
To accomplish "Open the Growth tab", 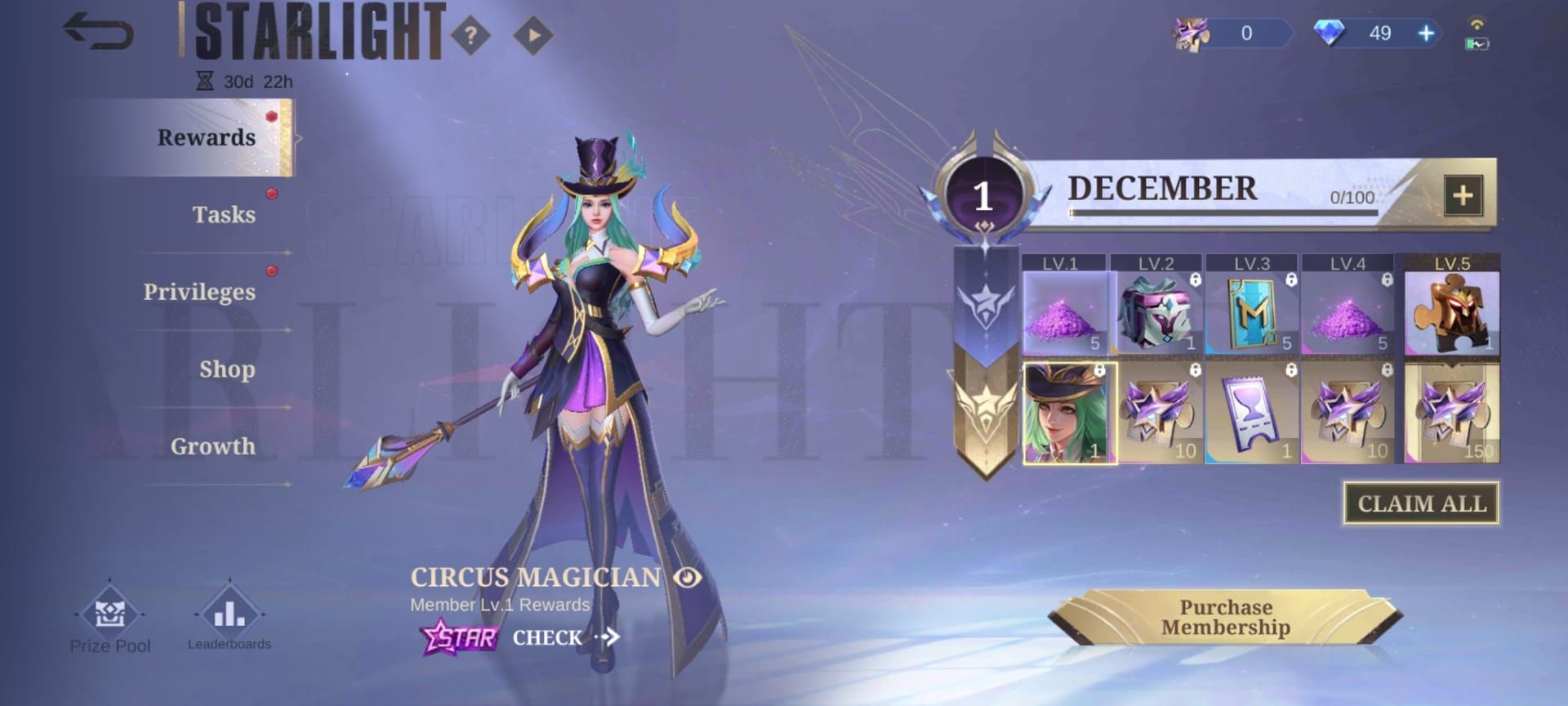I will pos(212,446).
